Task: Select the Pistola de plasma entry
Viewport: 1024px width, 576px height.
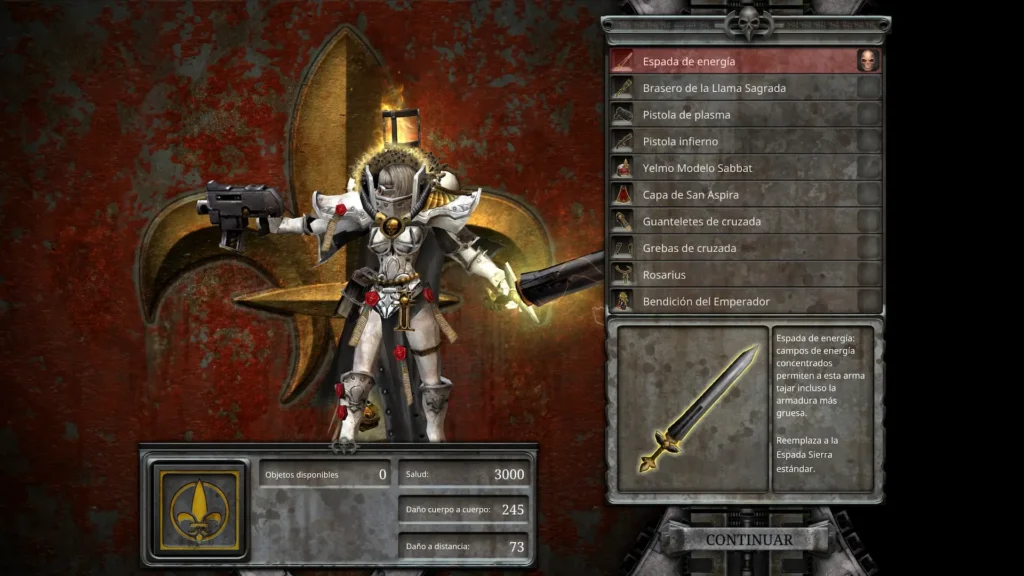Action: 735,115
